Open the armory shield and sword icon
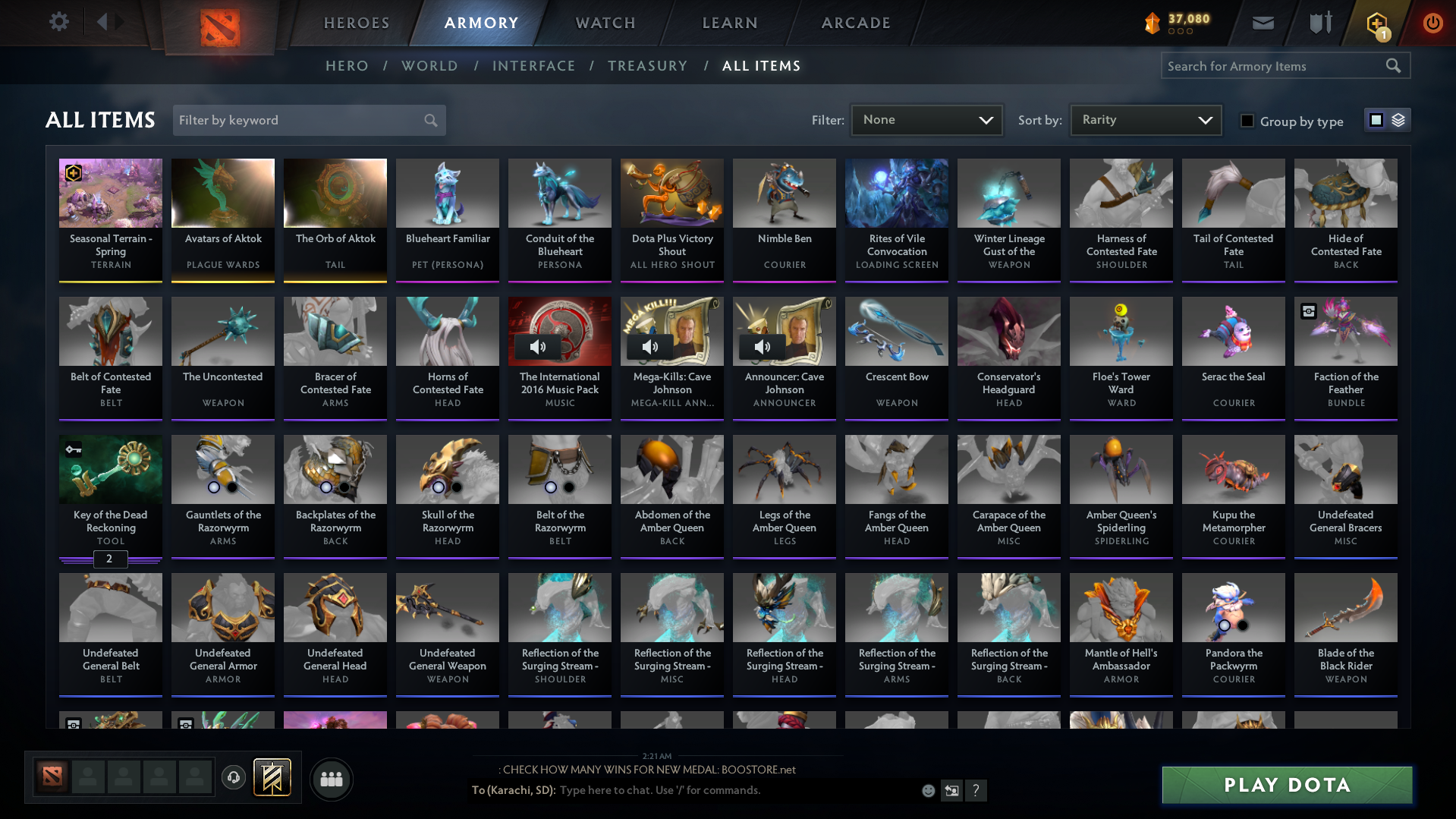1456x819 pixels. click(1319, 23)
